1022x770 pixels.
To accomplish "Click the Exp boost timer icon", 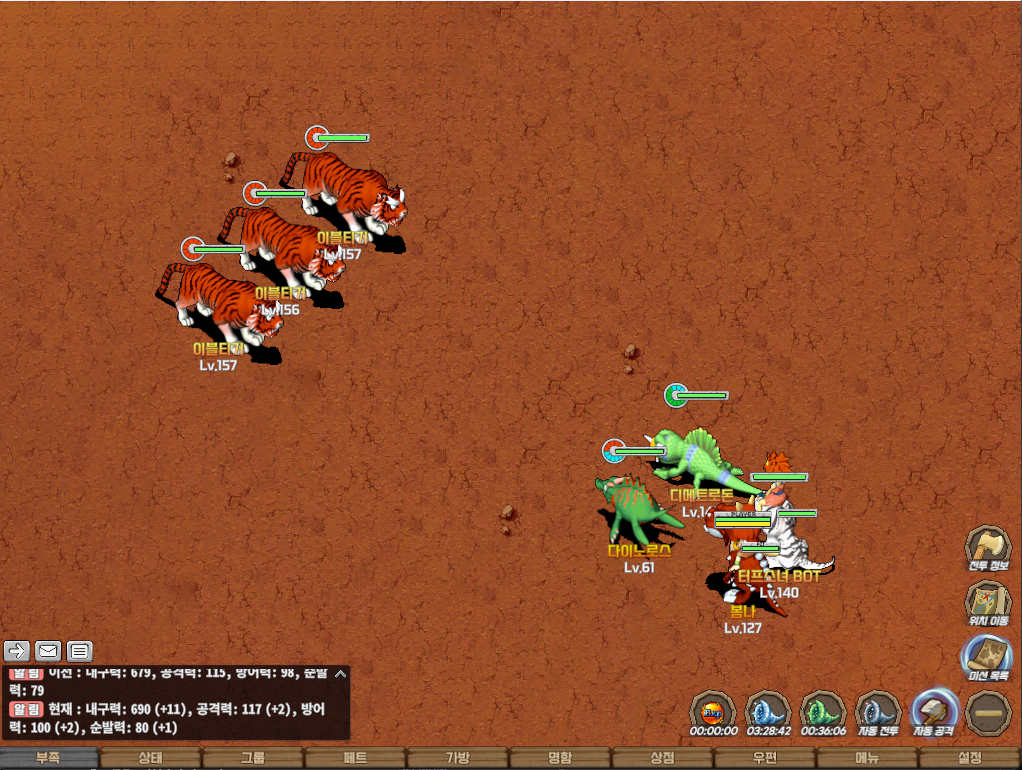I will tap(713, 712).
